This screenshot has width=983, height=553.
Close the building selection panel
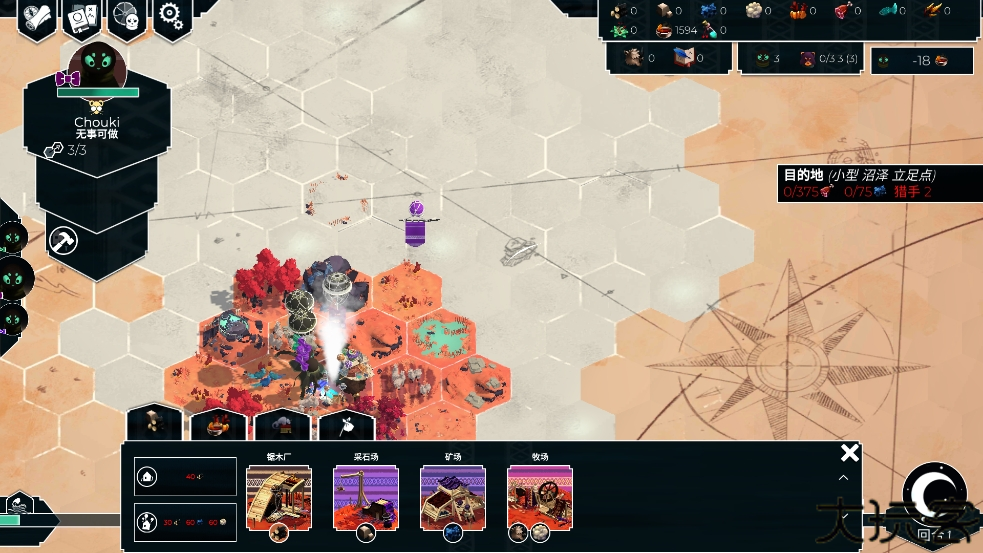(x=849, y=453)
